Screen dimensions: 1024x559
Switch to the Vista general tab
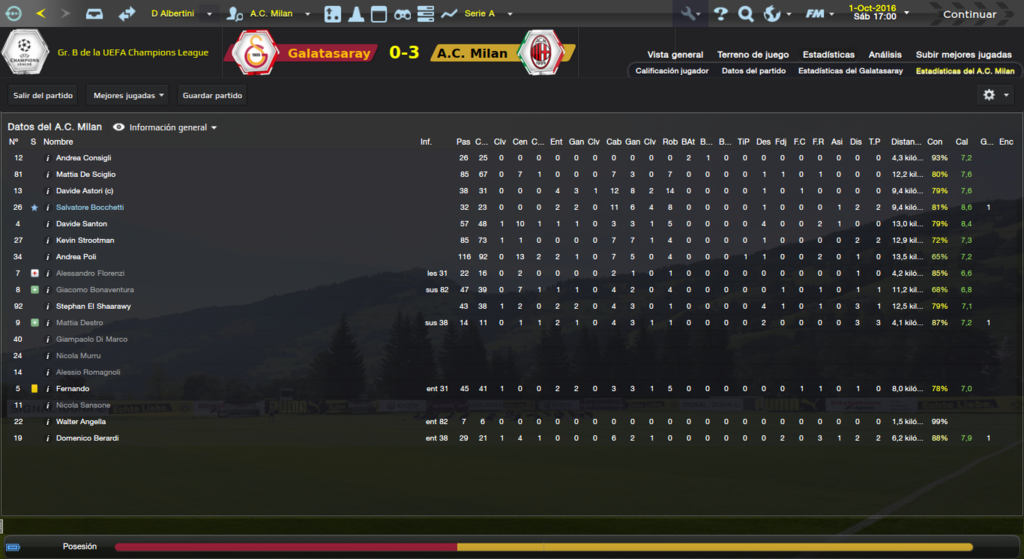pyautogui.click(x=675, y=54)
